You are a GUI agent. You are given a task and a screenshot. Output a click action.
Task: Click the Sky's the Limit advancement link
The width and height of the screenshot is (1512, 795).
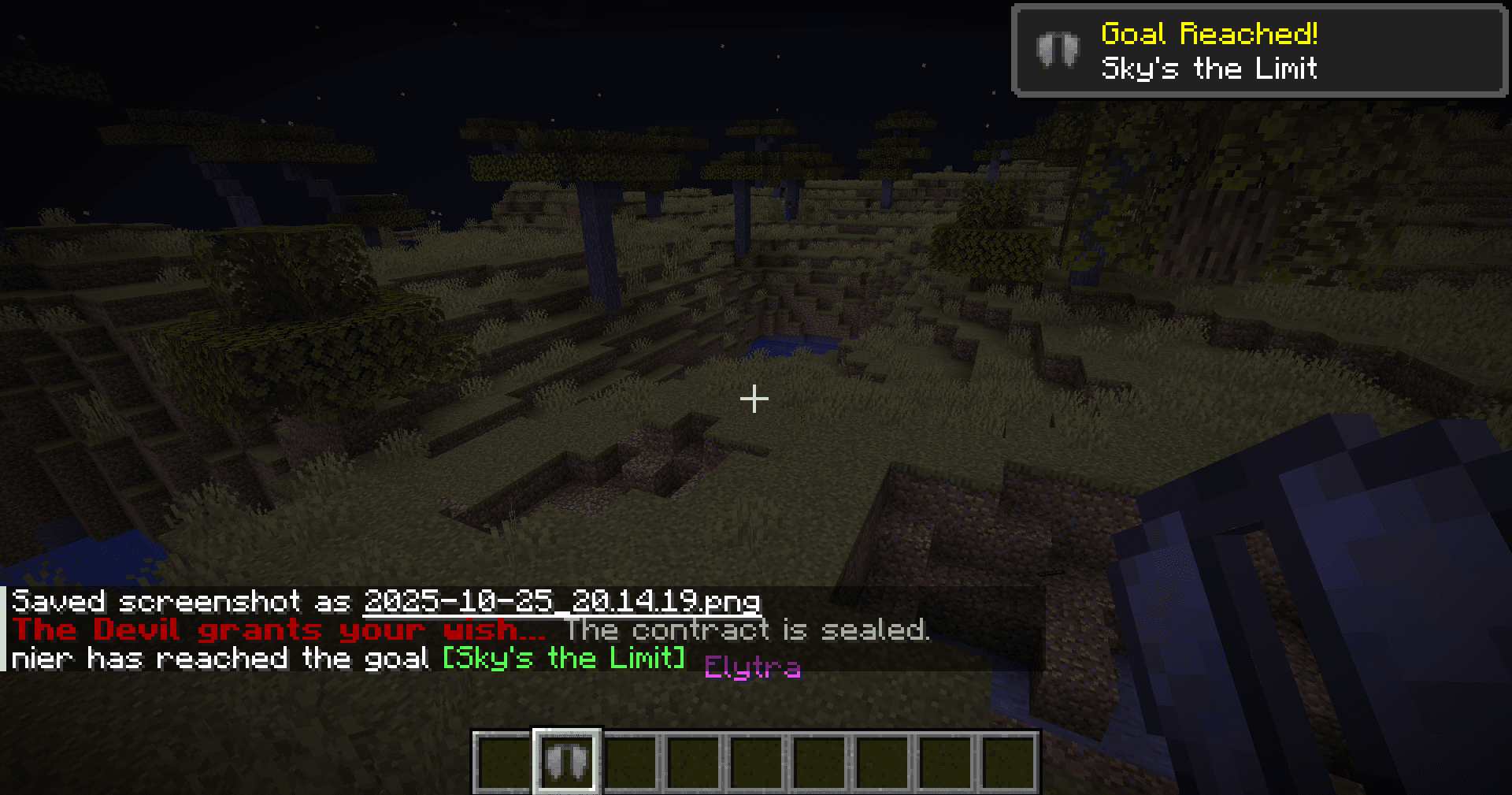(563, 658)
